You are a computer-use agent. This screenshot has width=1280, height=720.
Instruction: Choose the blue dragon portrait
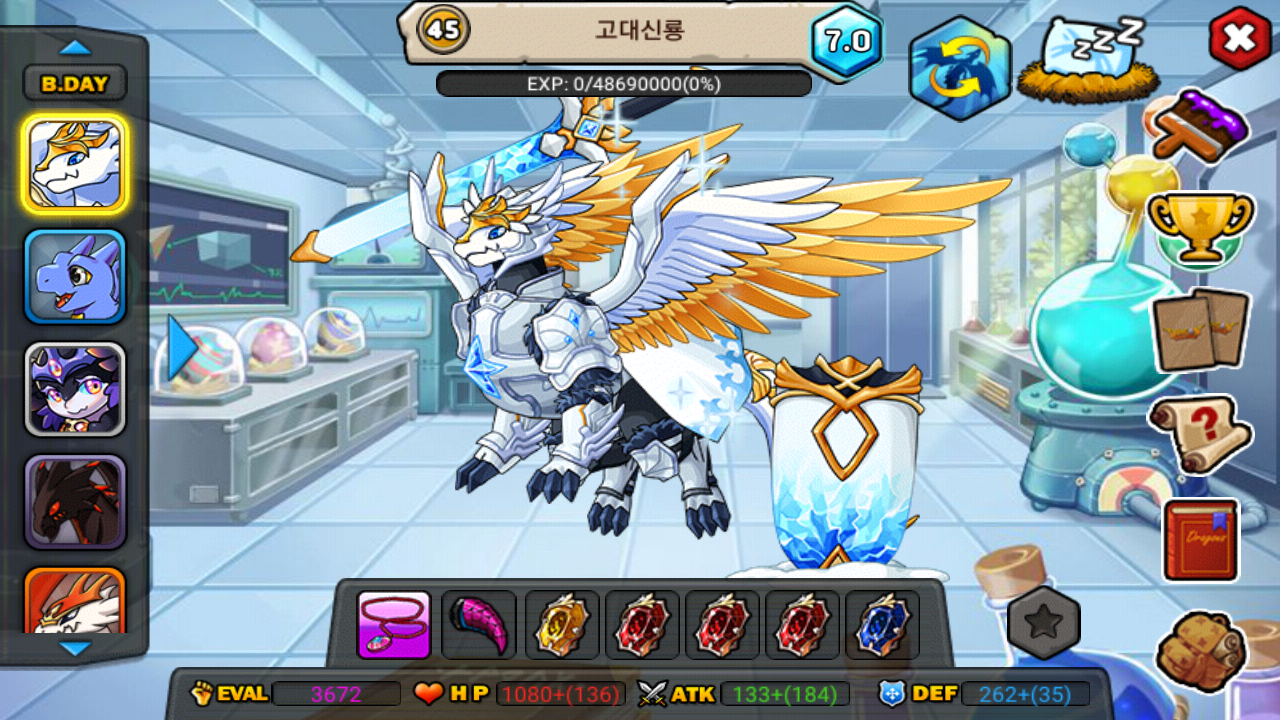pos(75,277)
